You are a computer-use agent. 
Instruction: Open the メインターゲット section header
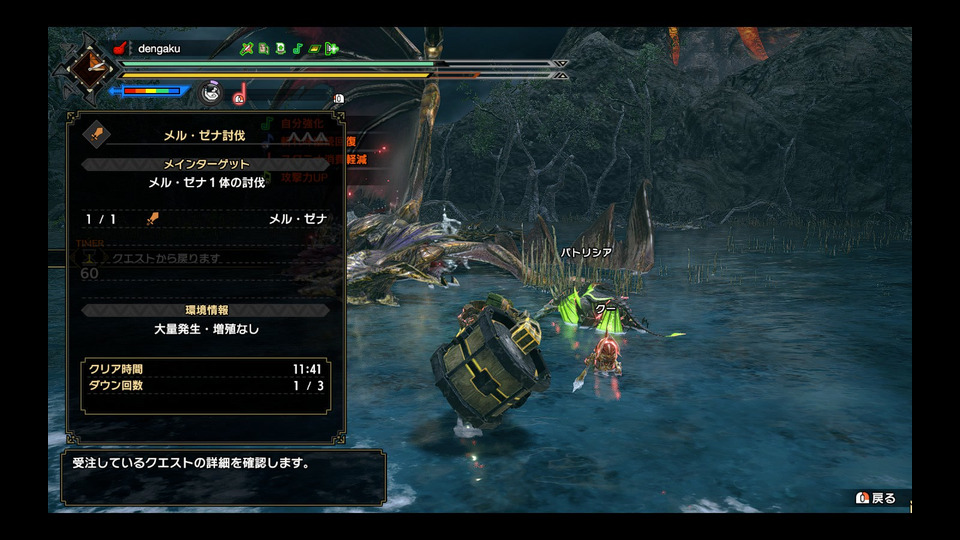coord(205,164)
